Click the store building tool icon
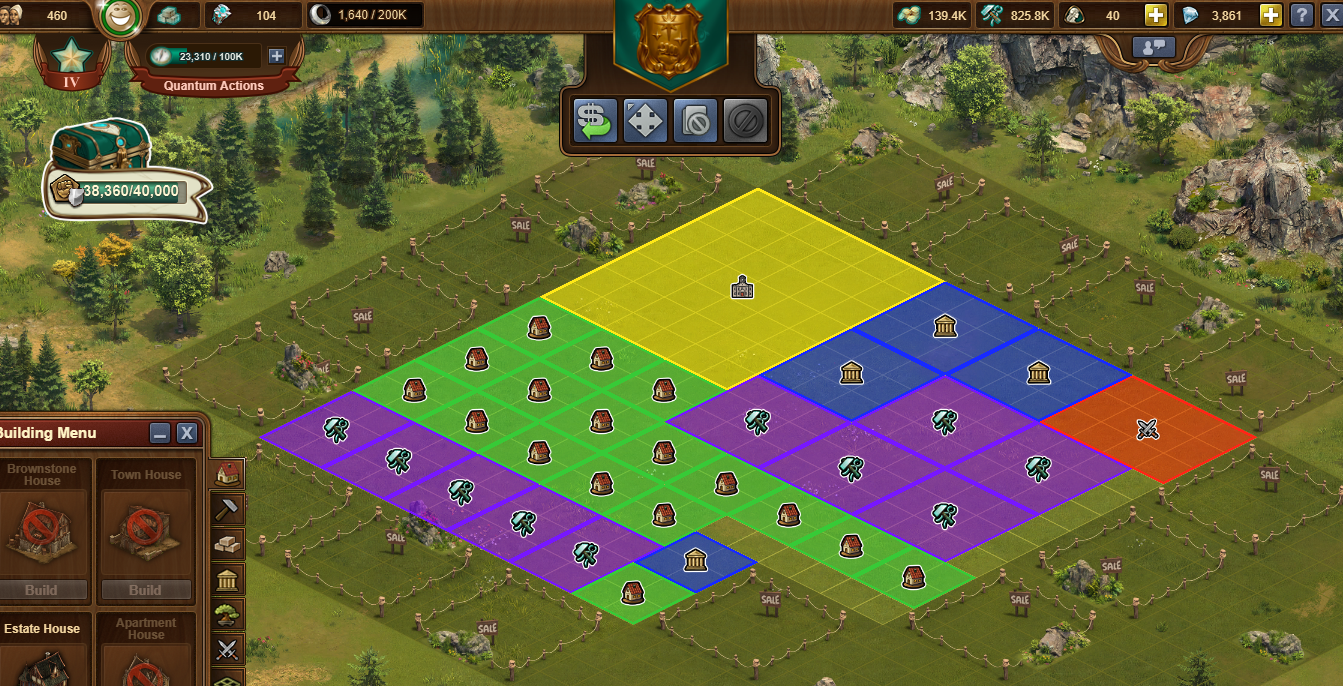This screenshot has width=1343, height=686. pos(694,121)
